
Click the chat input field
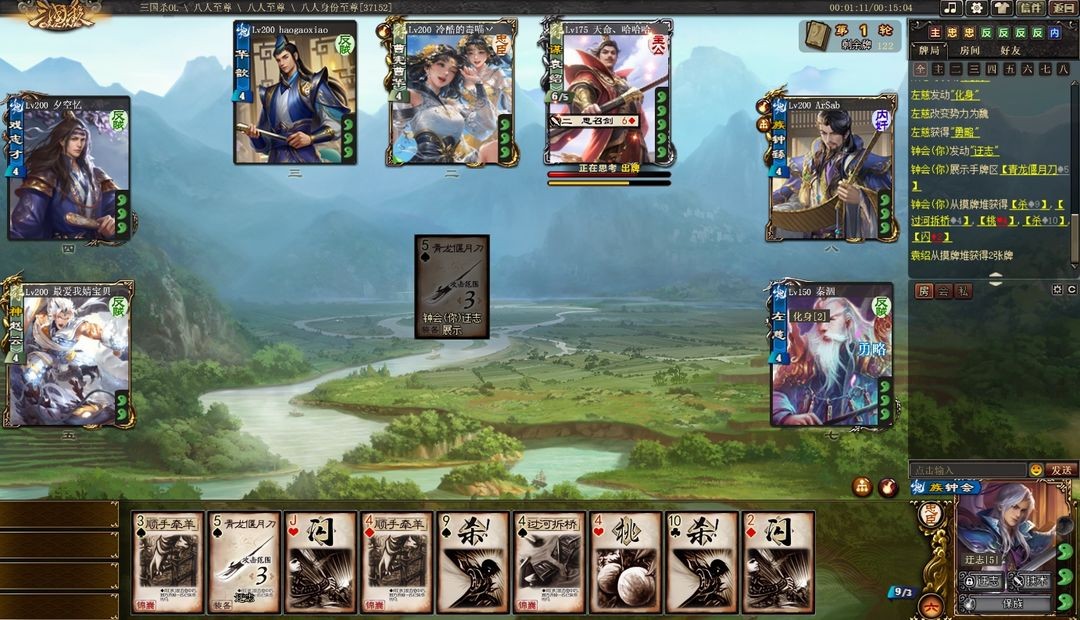967,470
